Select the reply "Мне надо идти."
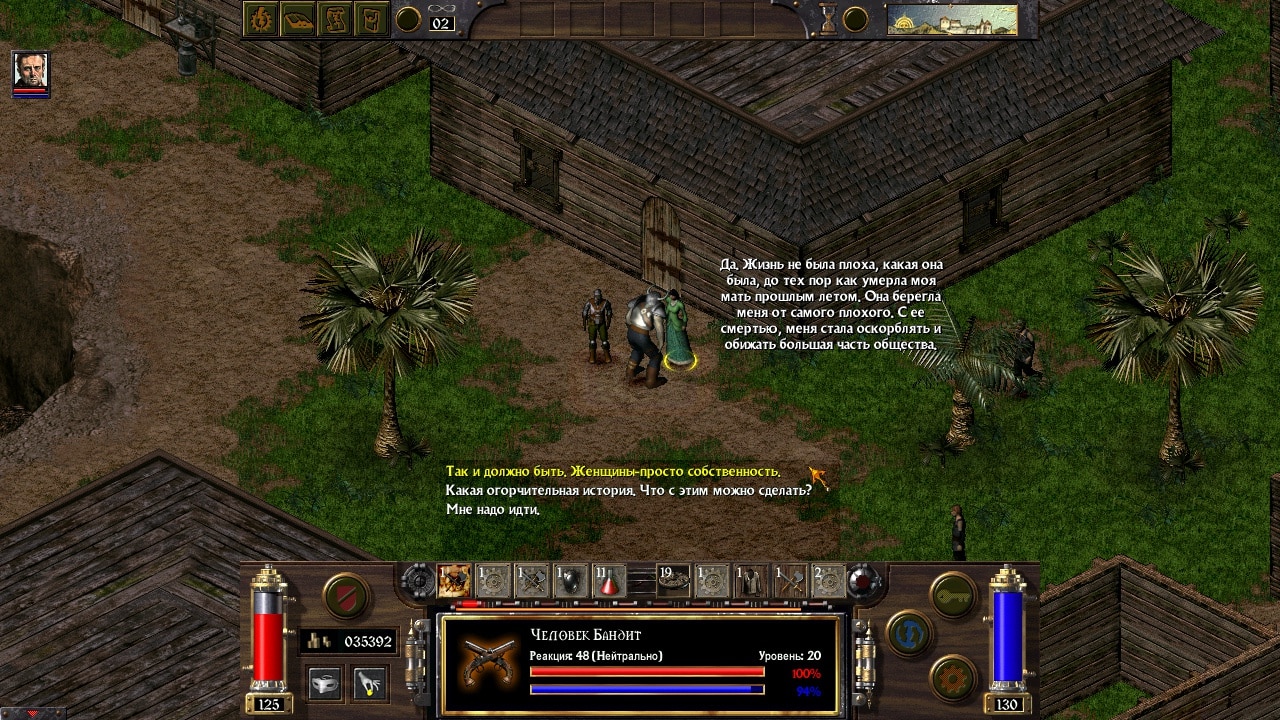Screen dimensions: 1280x720 493,510
